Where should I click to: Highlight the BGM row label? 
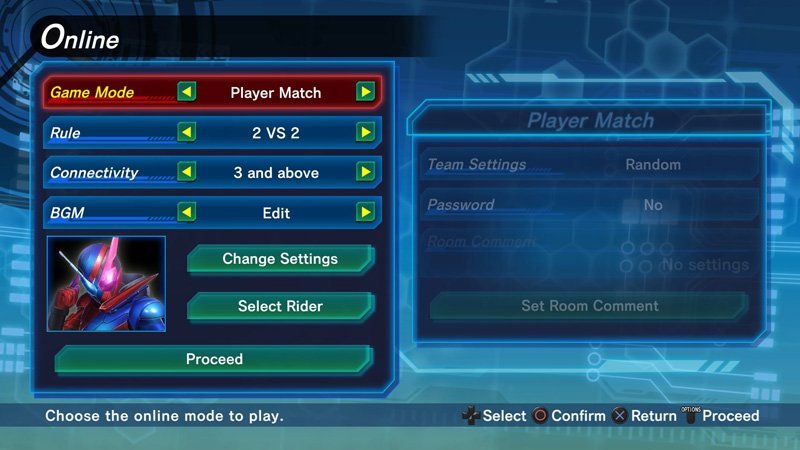[68, 212]
